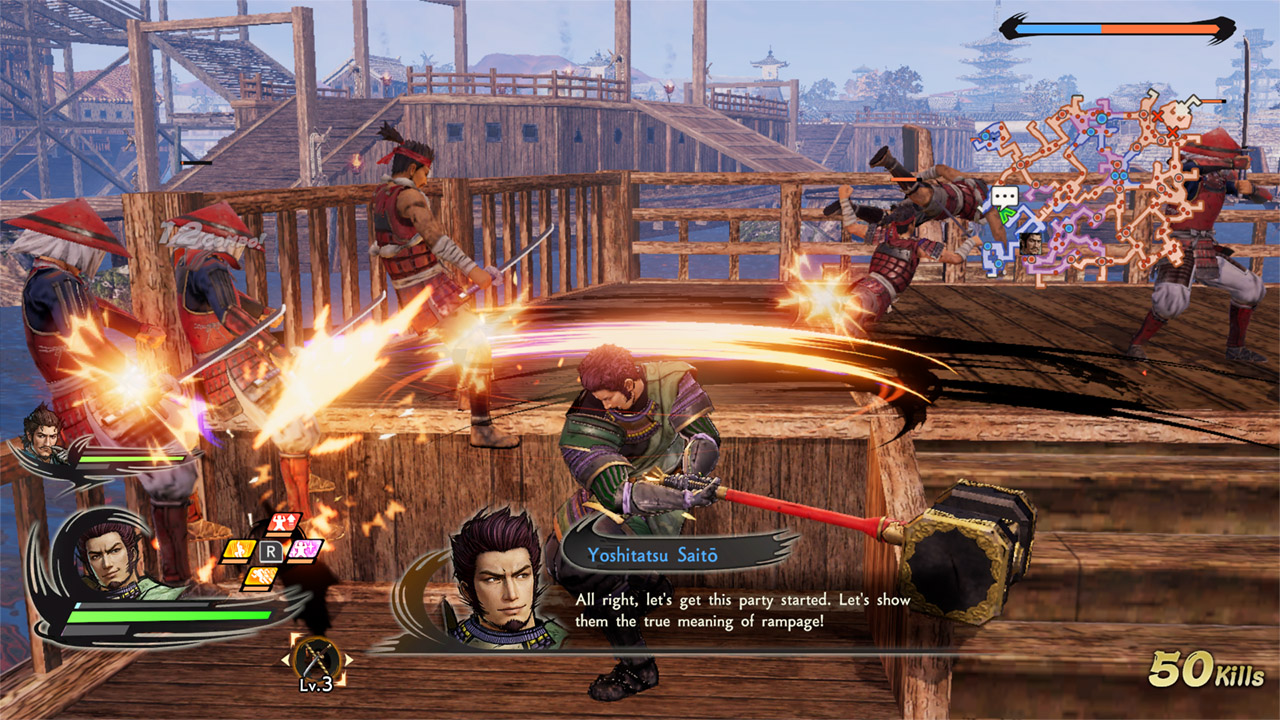Screen dimensions: 1280x720
Task: Select the red X objective marker on minimap
Action: point(1158,116)
